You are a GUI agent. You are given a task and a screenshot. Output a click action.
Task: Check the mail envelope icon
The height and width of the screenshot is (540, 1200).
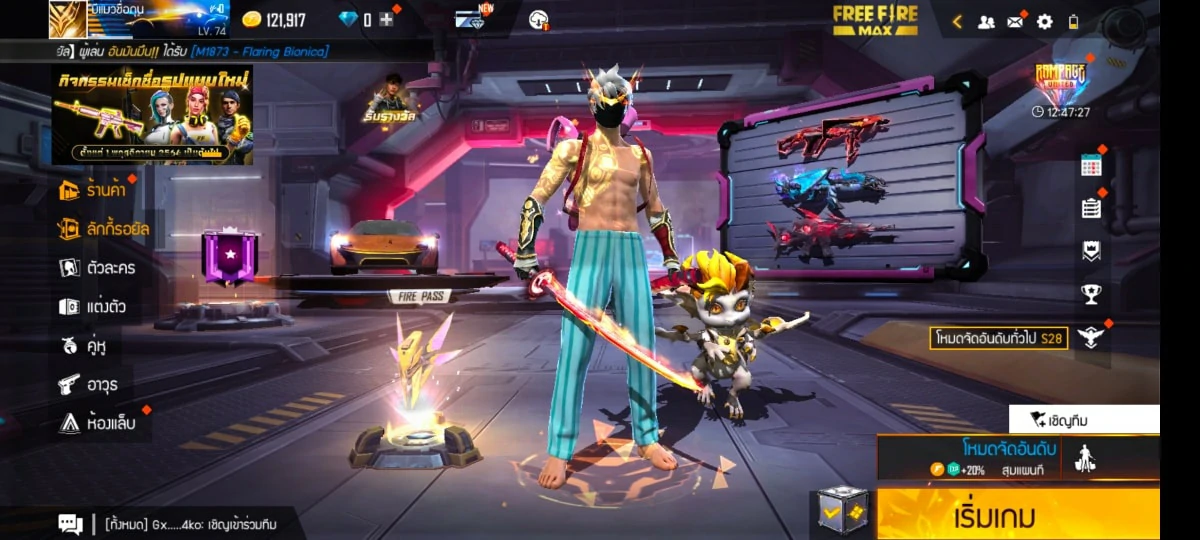[x=1015, y=21]
